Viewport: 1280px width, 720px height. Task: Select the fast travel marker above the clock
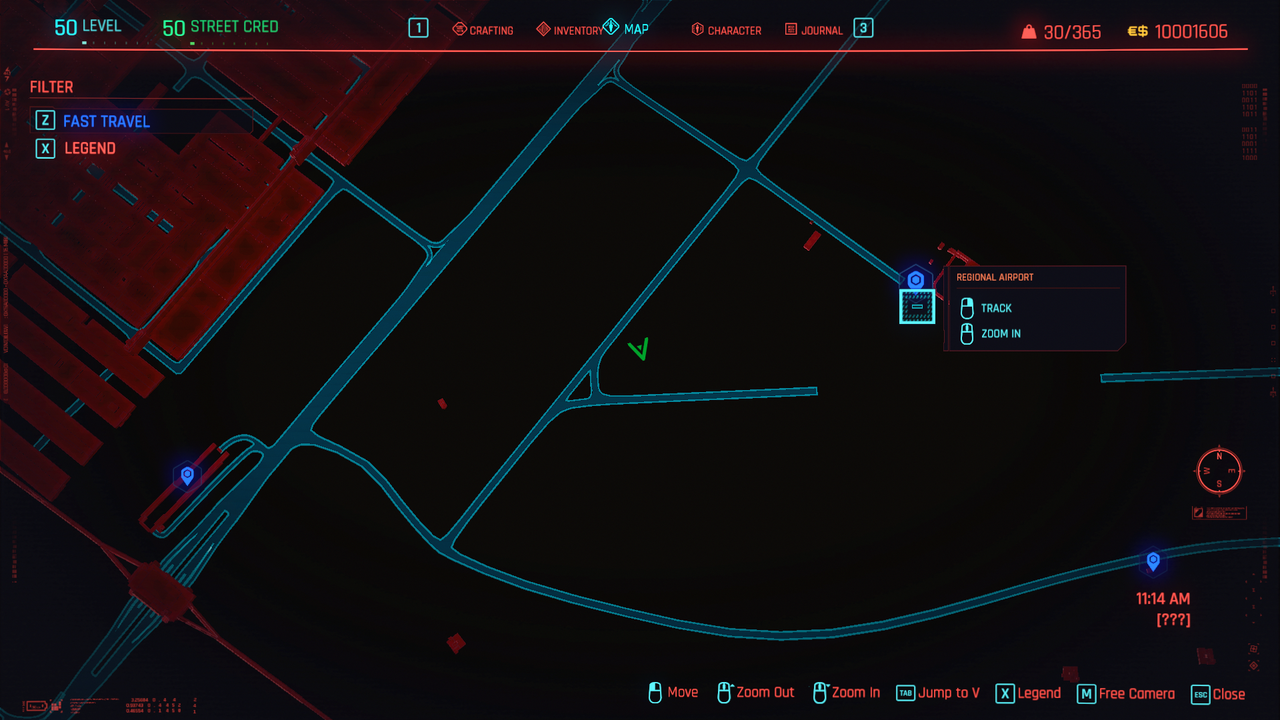[1153, 561]
